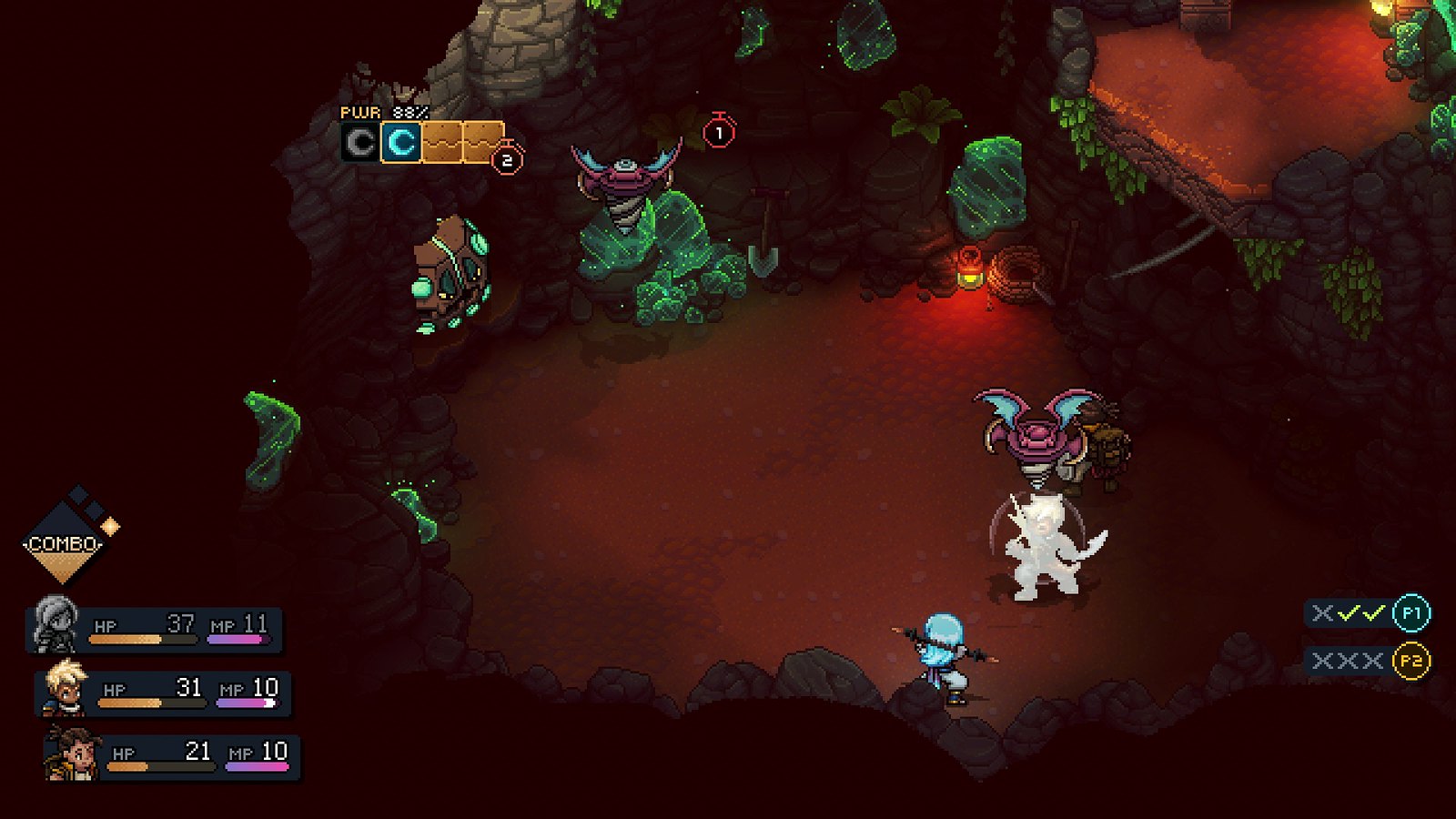Select the cyan P1 player badge

tap(1410, 613)
